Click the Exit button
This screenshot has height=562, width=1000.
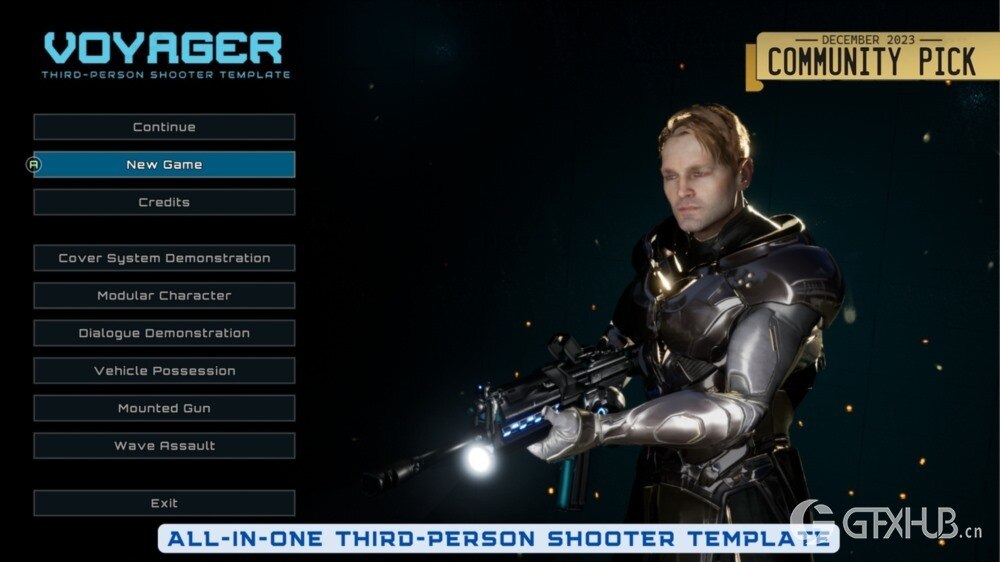pos(164,503)
